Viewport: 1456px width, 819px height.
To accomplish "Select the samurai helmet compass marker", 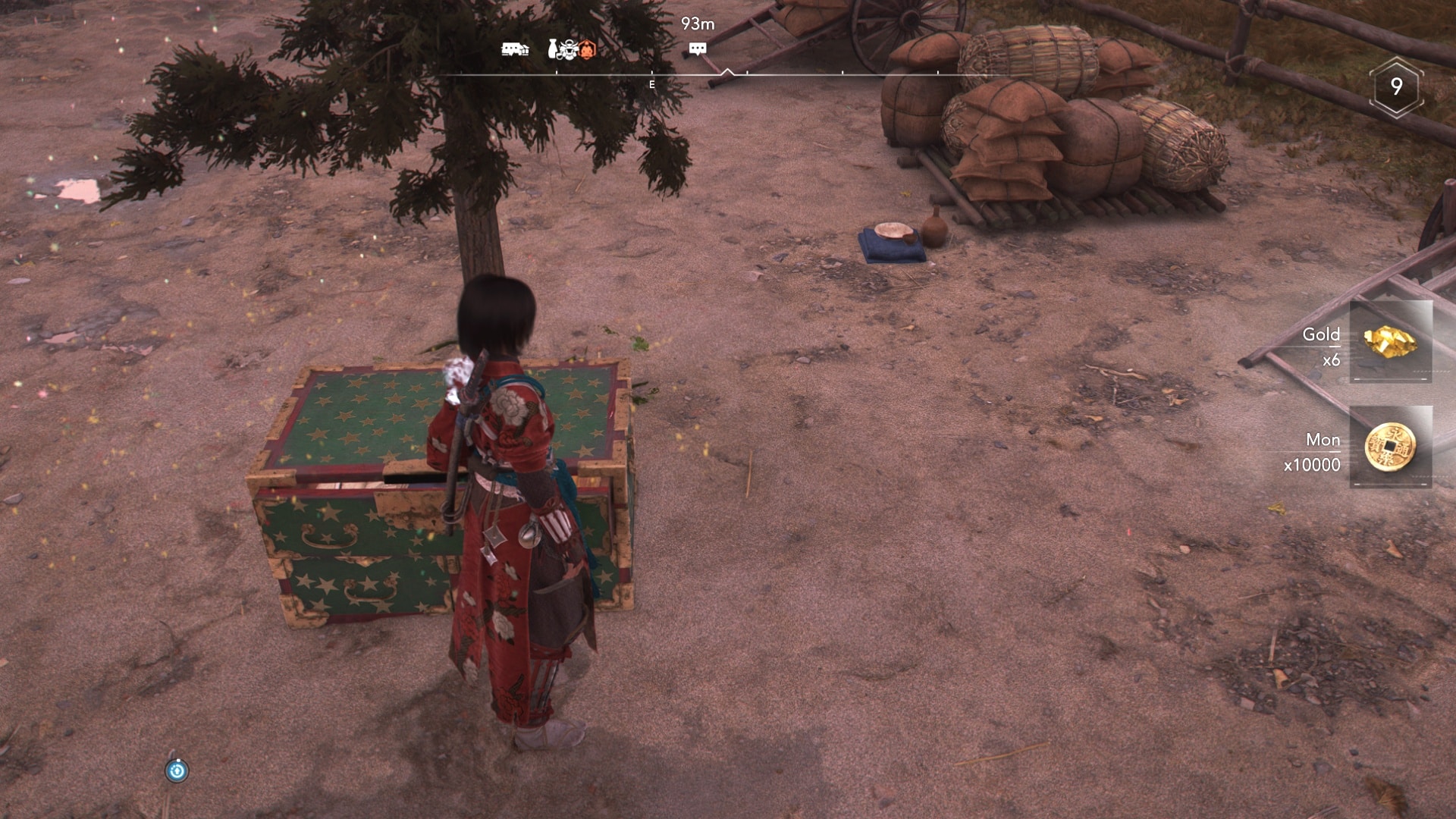I will (x=570, y=49).
